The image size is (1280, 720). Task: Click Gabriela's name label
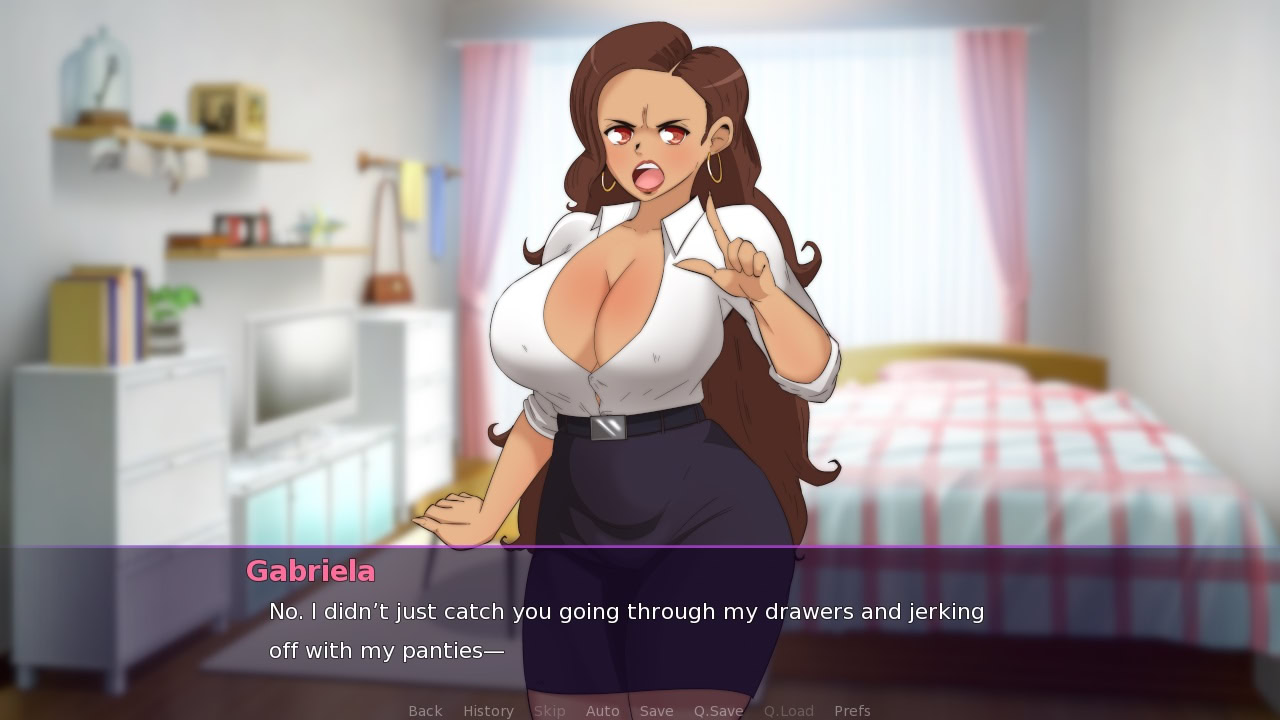pos(311,571)
